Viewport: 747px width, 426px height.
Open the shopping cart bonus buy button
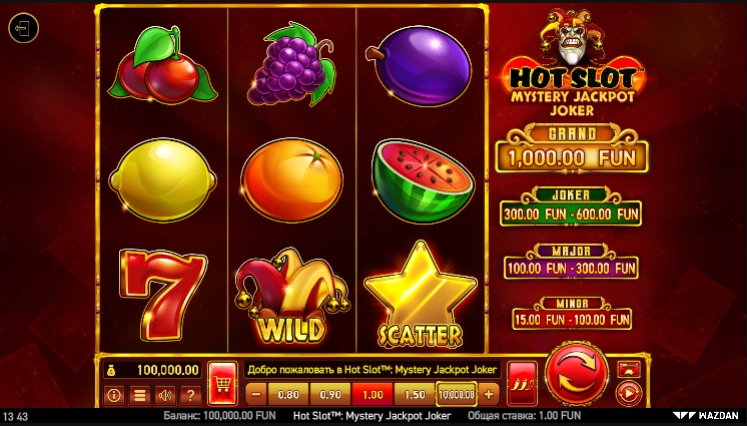222,383
